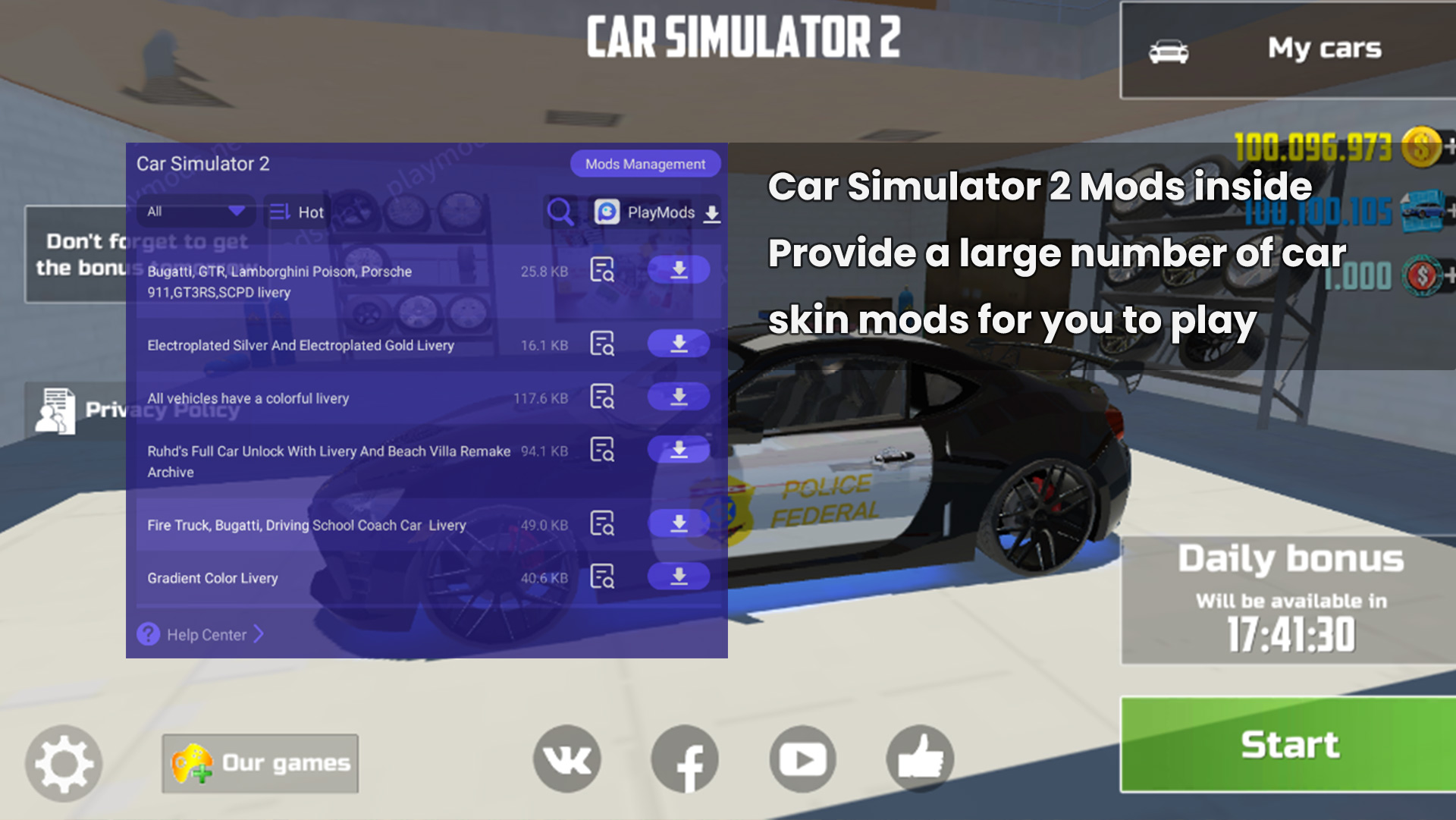
Task: Download the Electroplated Silver And Gold Livery mod
Action: (679, 344)
